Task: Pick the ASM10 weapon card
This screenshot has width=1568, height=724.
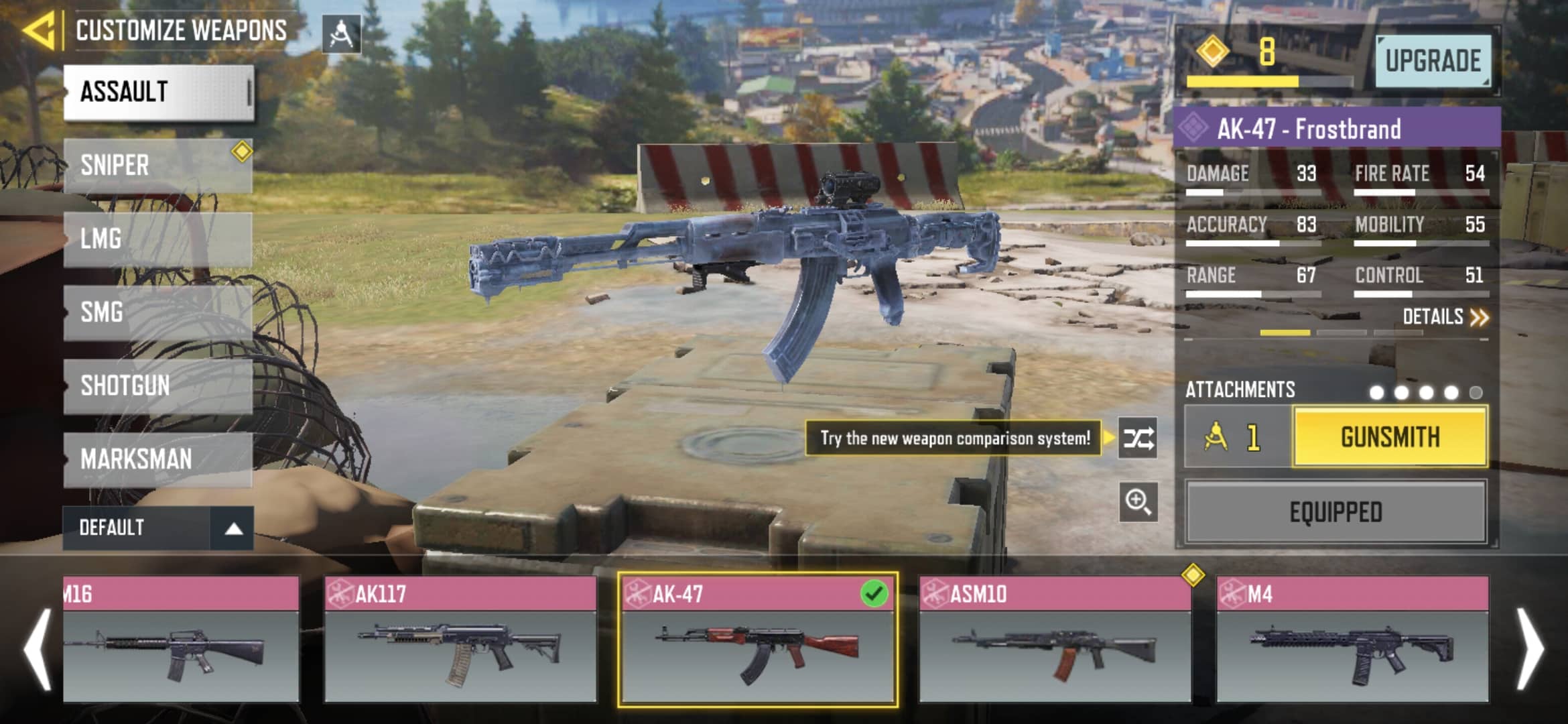Action: point(1054,639)
